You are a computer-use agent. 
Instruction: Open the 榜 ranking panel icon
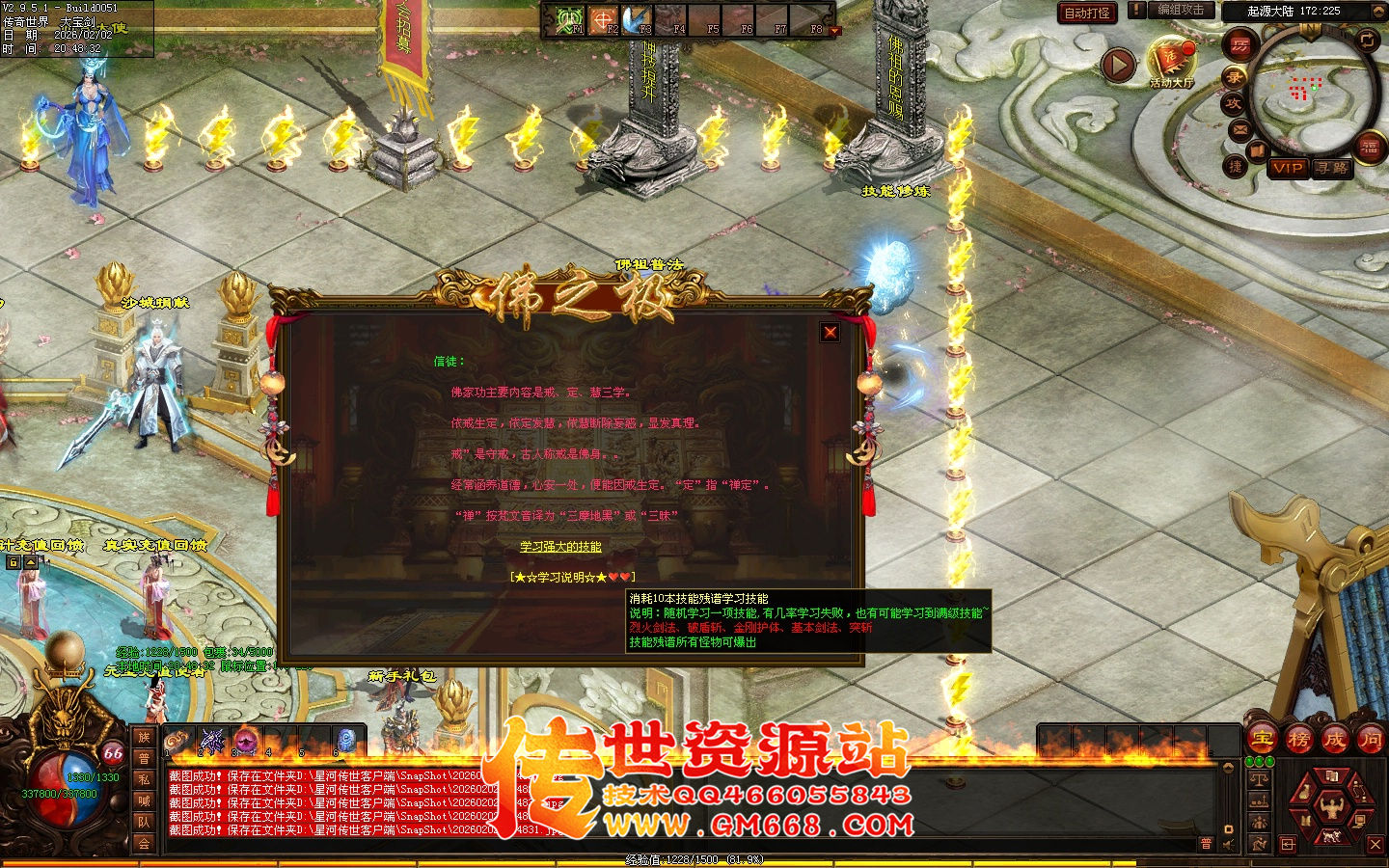1299,741
